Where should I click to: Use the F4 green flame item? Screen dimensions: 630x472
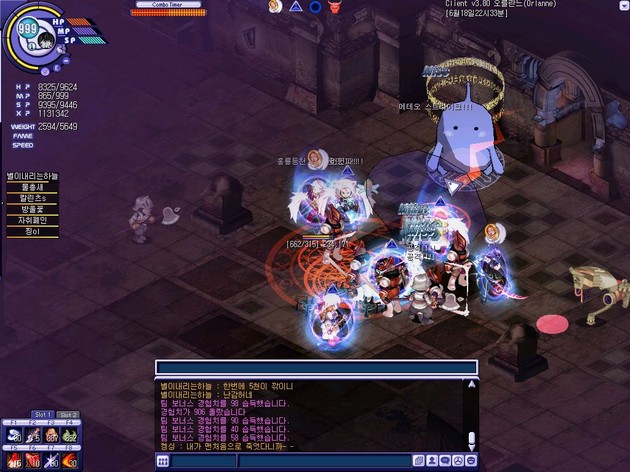pyautogui.click(x=69, y=434)
